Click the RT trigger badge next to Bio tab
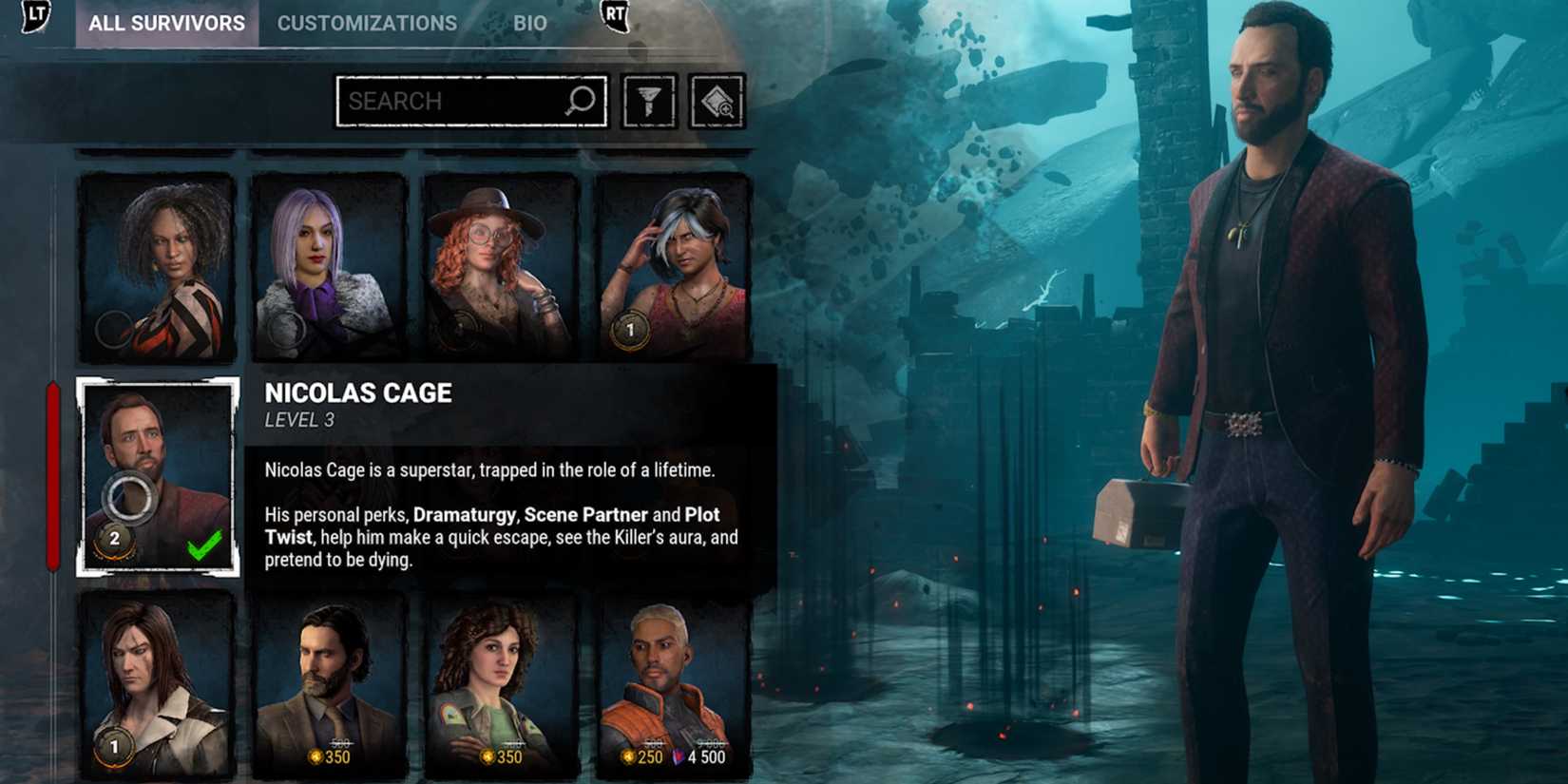The width and height of the screenshot is (1568, 784). 616,17
